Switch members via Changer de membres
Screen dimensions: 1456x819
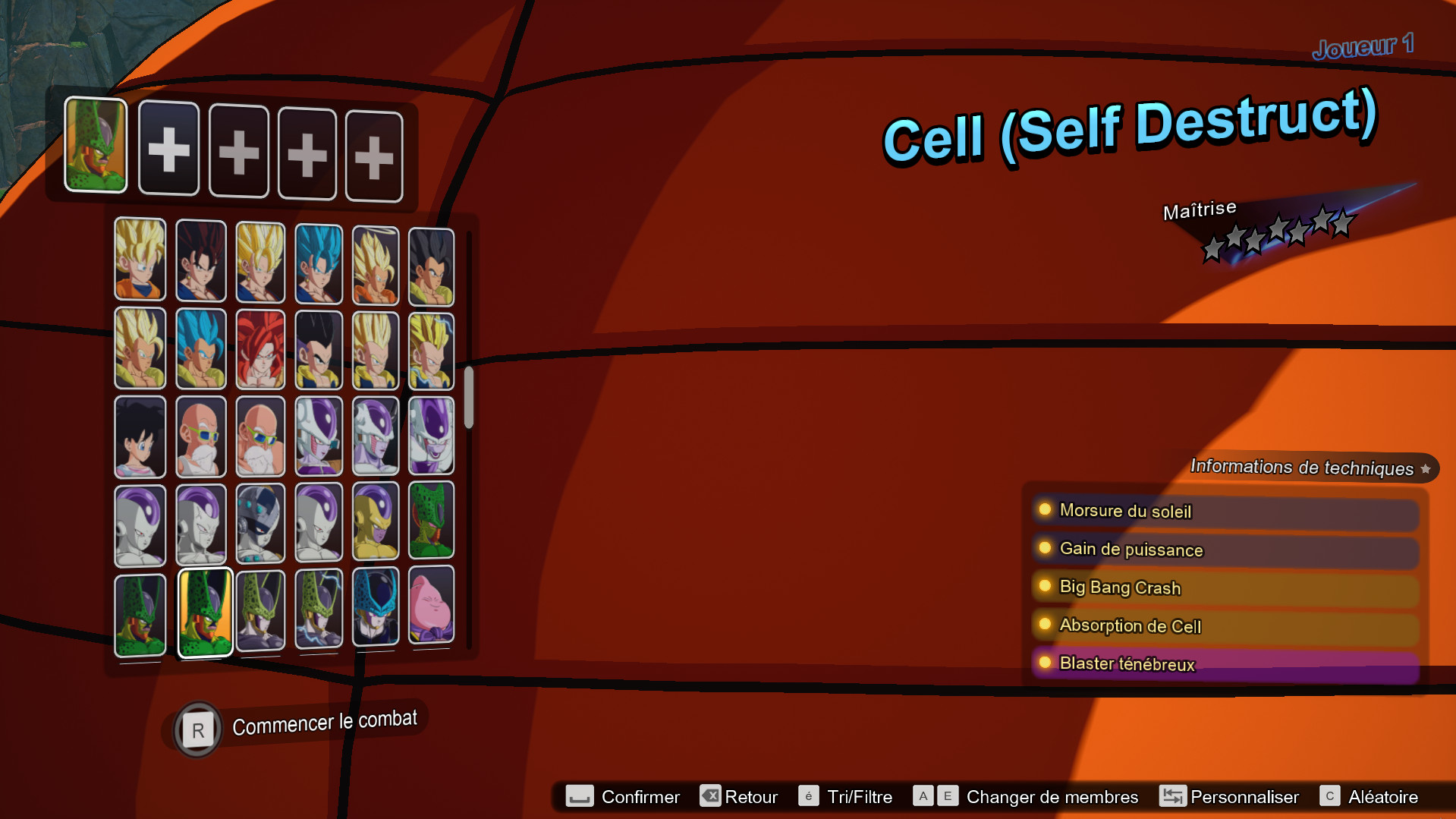click(1051, 797)
